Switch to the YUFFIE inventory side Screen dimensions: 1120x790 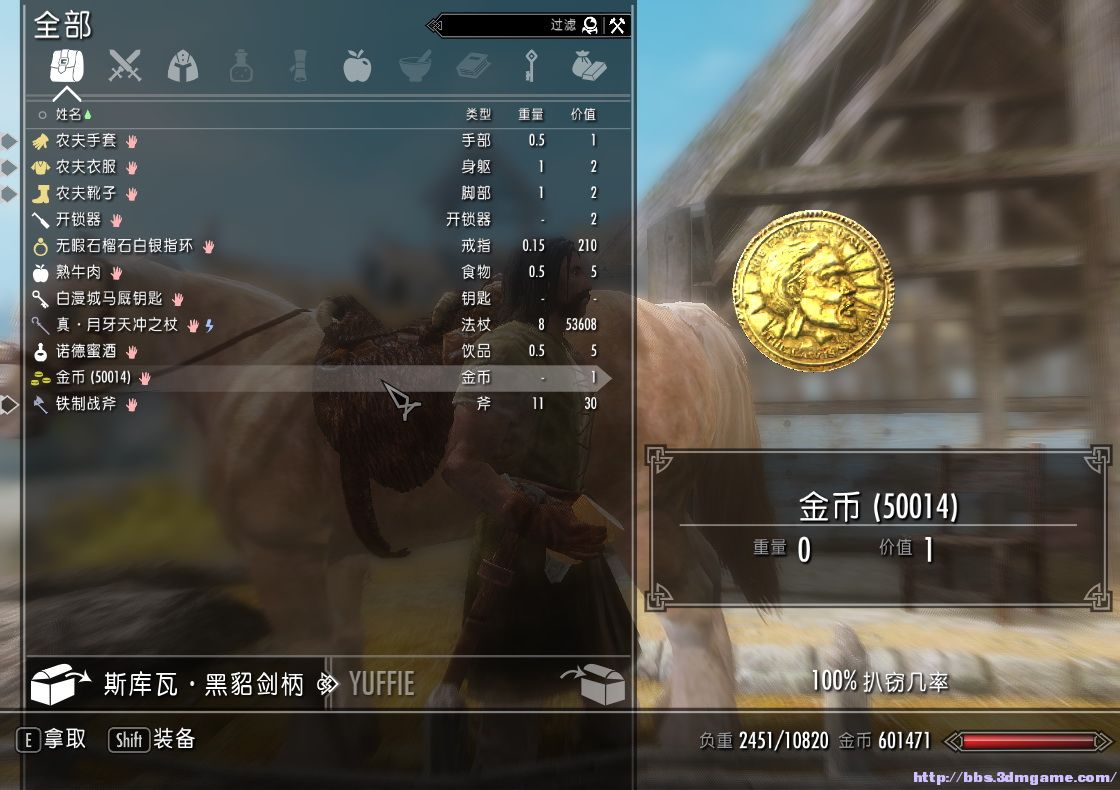380,685
